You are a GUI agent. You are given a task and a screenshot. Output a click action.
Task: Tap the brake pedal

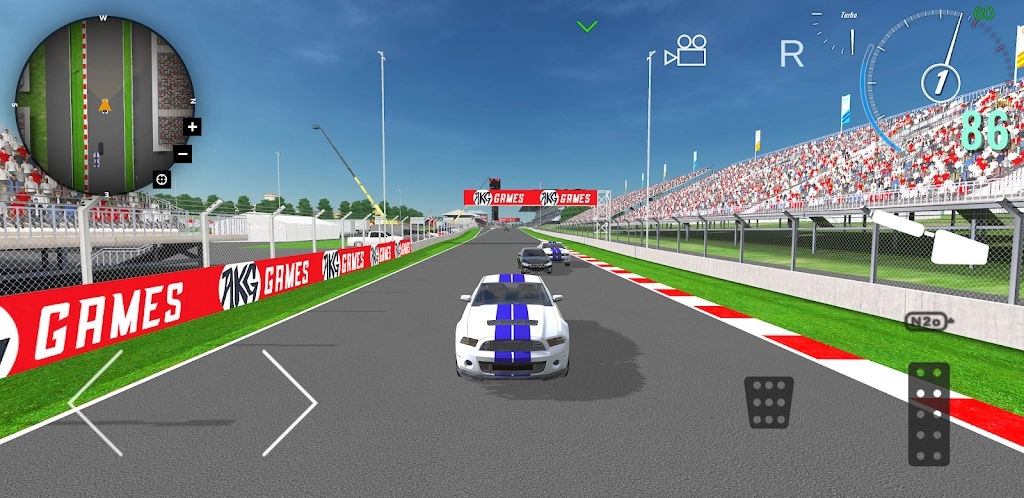(x=769, y=402)
